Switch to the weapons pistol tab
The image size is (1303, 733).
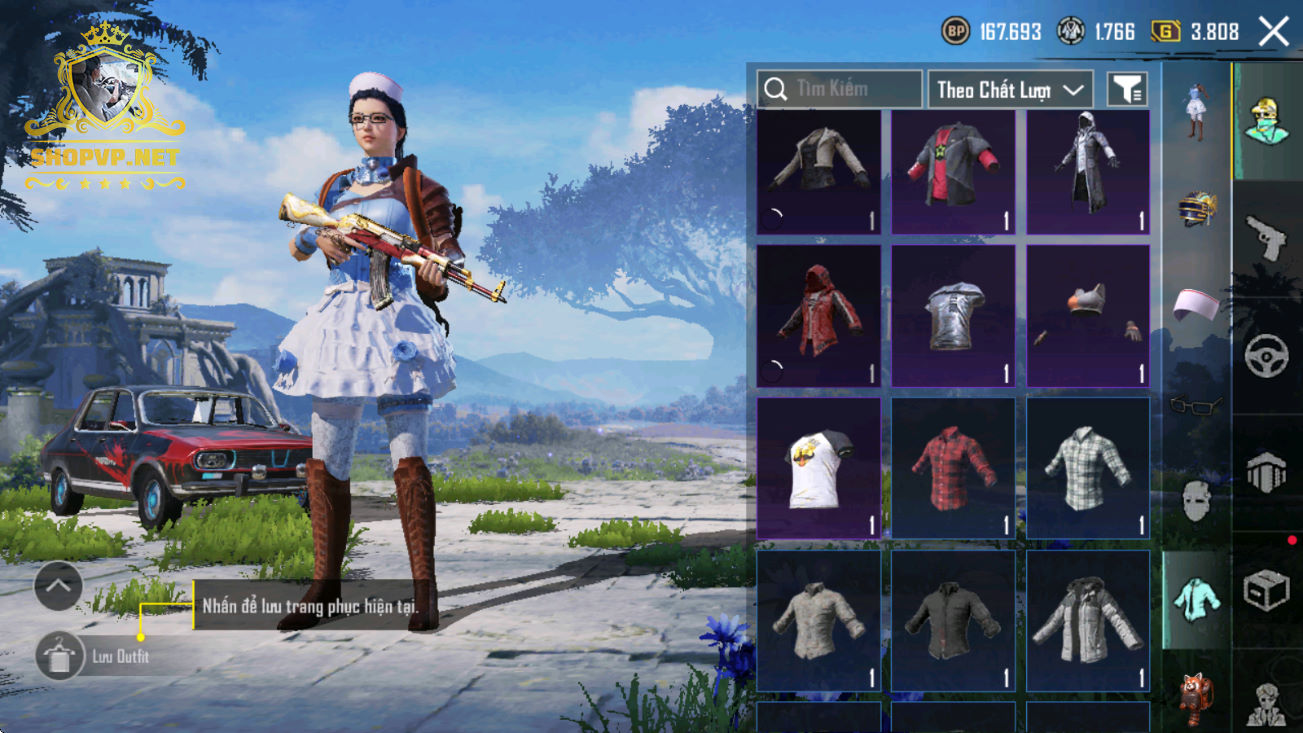(1266, 236)
